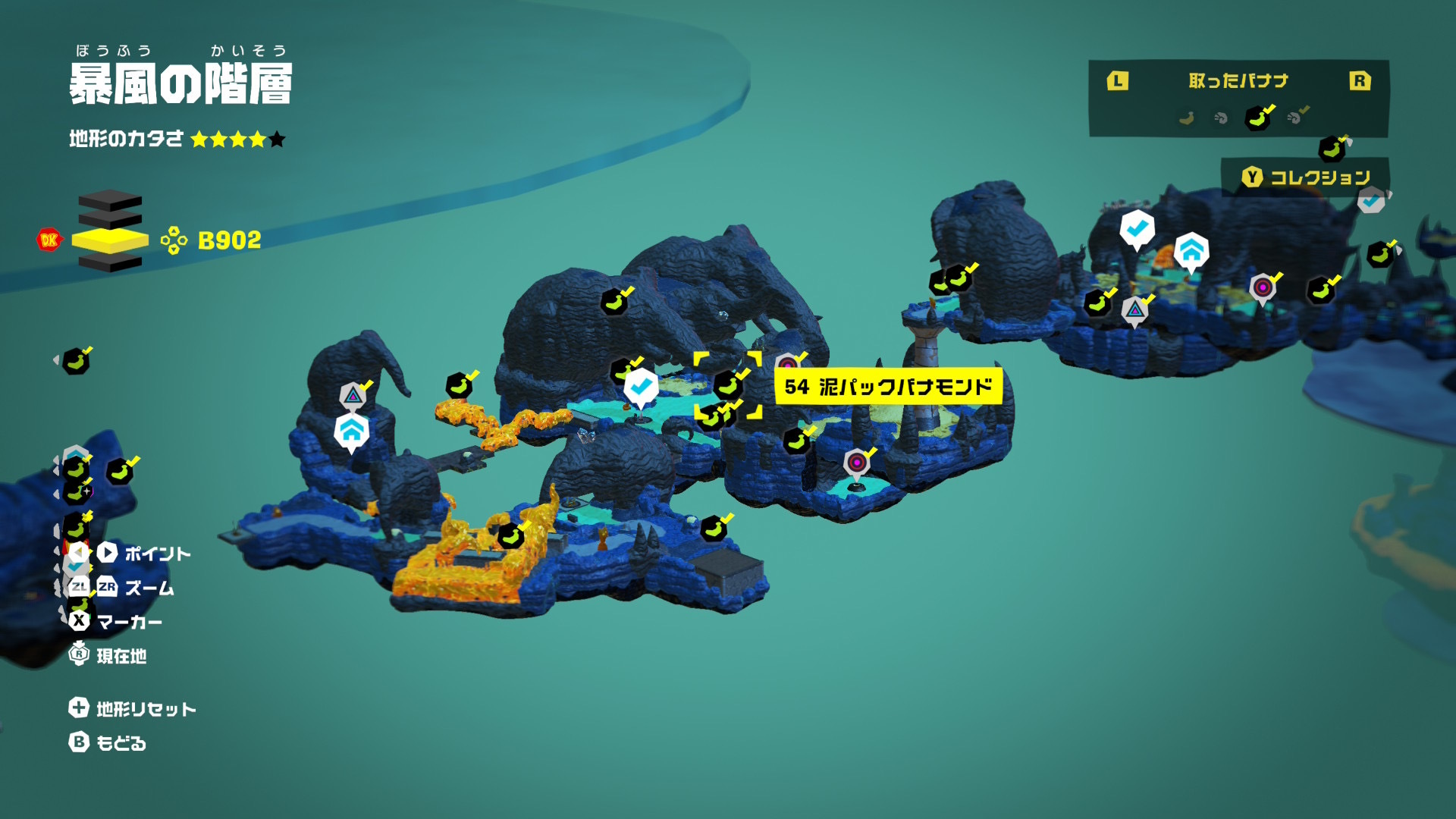Viewport: 1456px width, 819px height.
Task: Jump to current location via 現在地
Action: click(107, 655)
